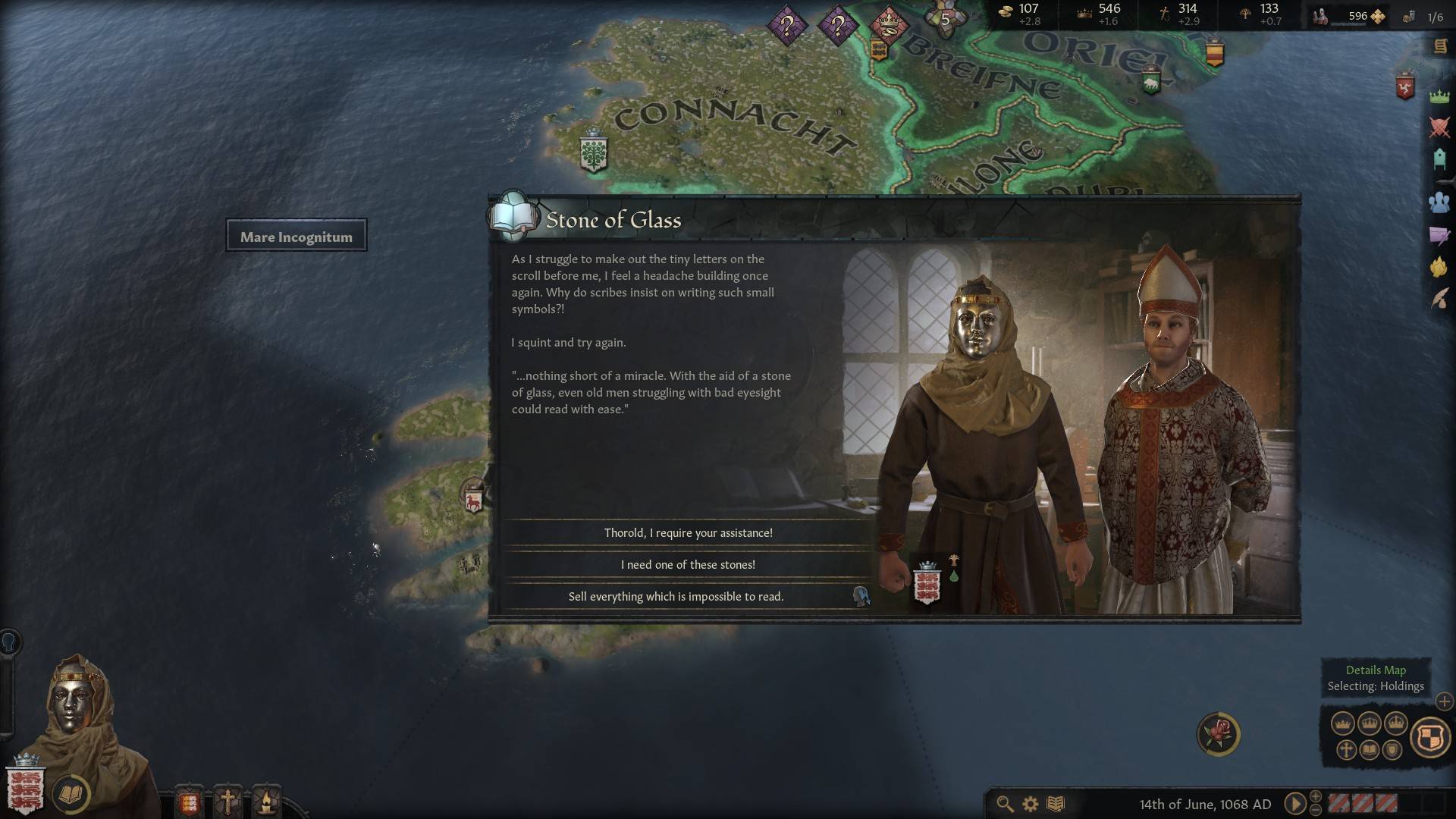1456x819 pixels.
Task: Pick "Sell everything which is impossible to read."
Action: [x=676, y=597]
